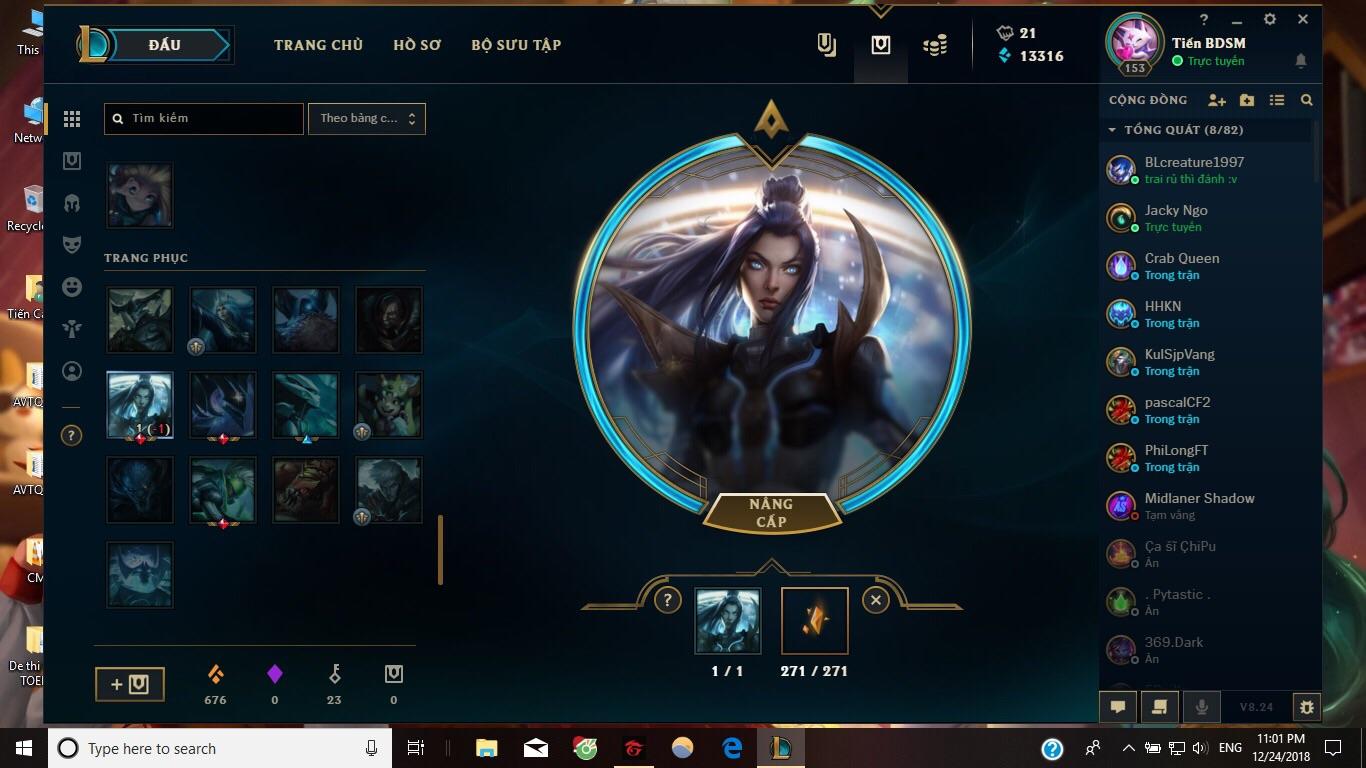Open the 'Theo bảng c...' sort dropdown
This screenshot has width=1366, height=768.
(366, 118)
